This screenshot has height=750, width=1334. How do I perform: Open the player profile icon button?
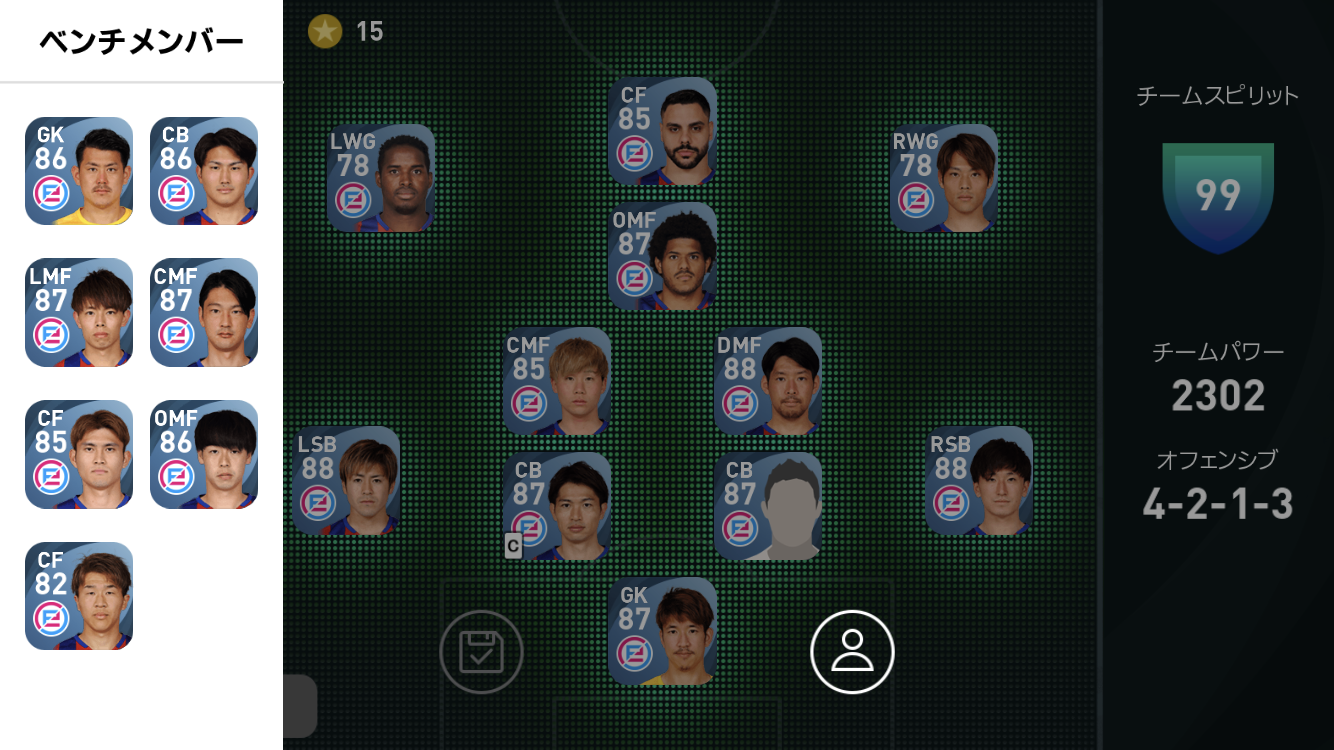click(852, 652)
